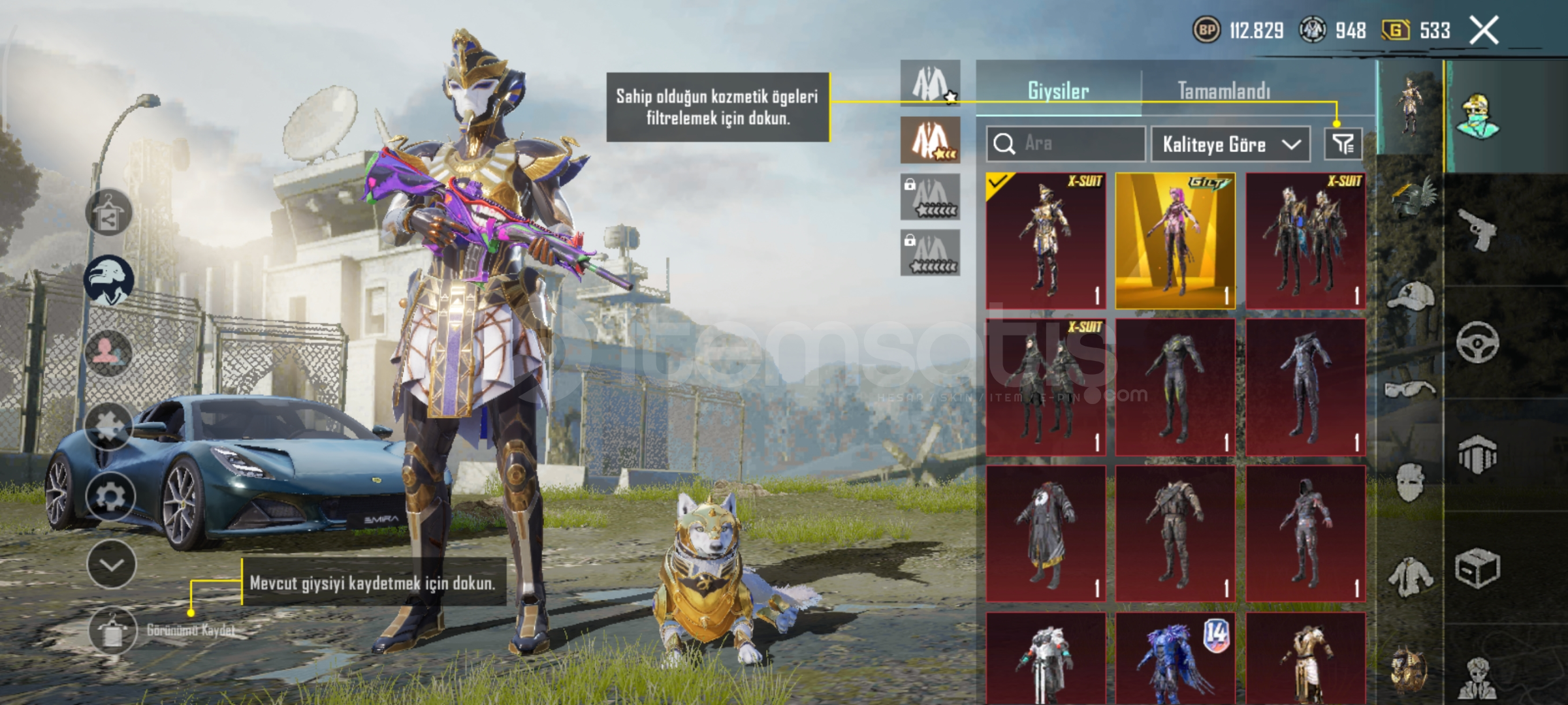This screenshot has width=1568, height=705.
Task: Open the steering wheel vehicle category
Action: (1477, 342)
